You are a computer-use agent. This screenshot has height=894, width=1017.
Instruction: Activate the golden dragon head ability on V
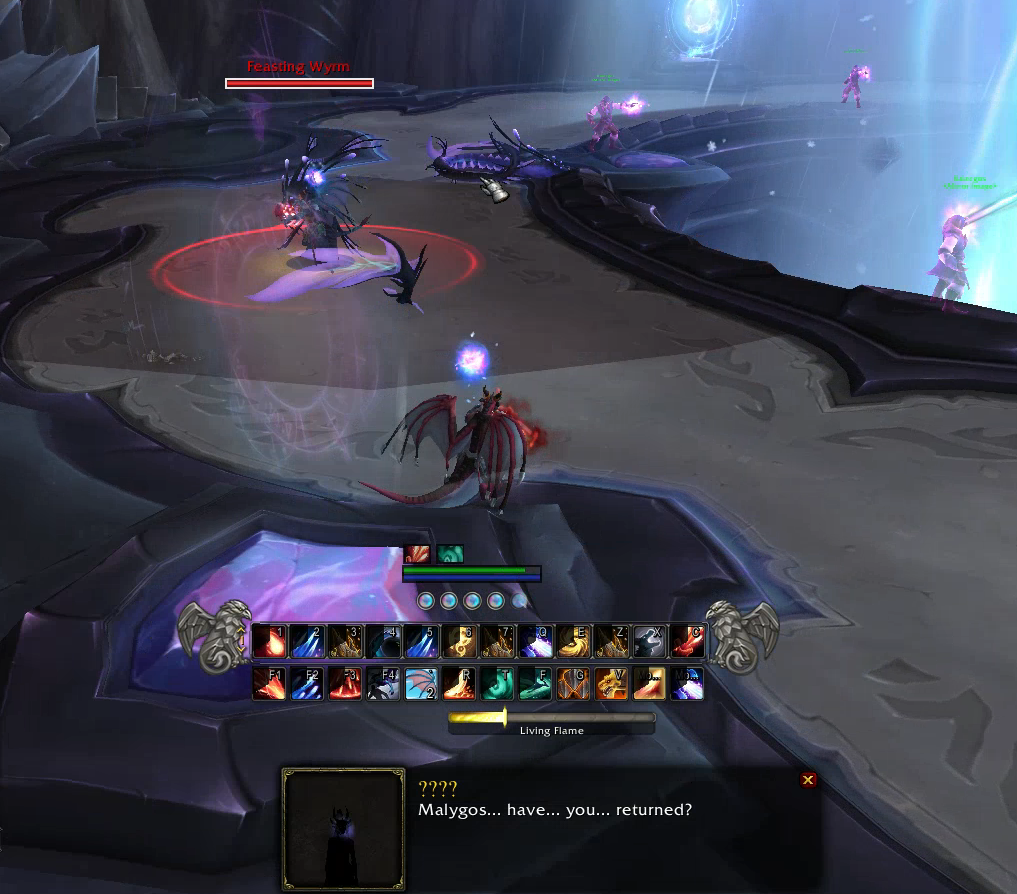[x=611, y=684]
